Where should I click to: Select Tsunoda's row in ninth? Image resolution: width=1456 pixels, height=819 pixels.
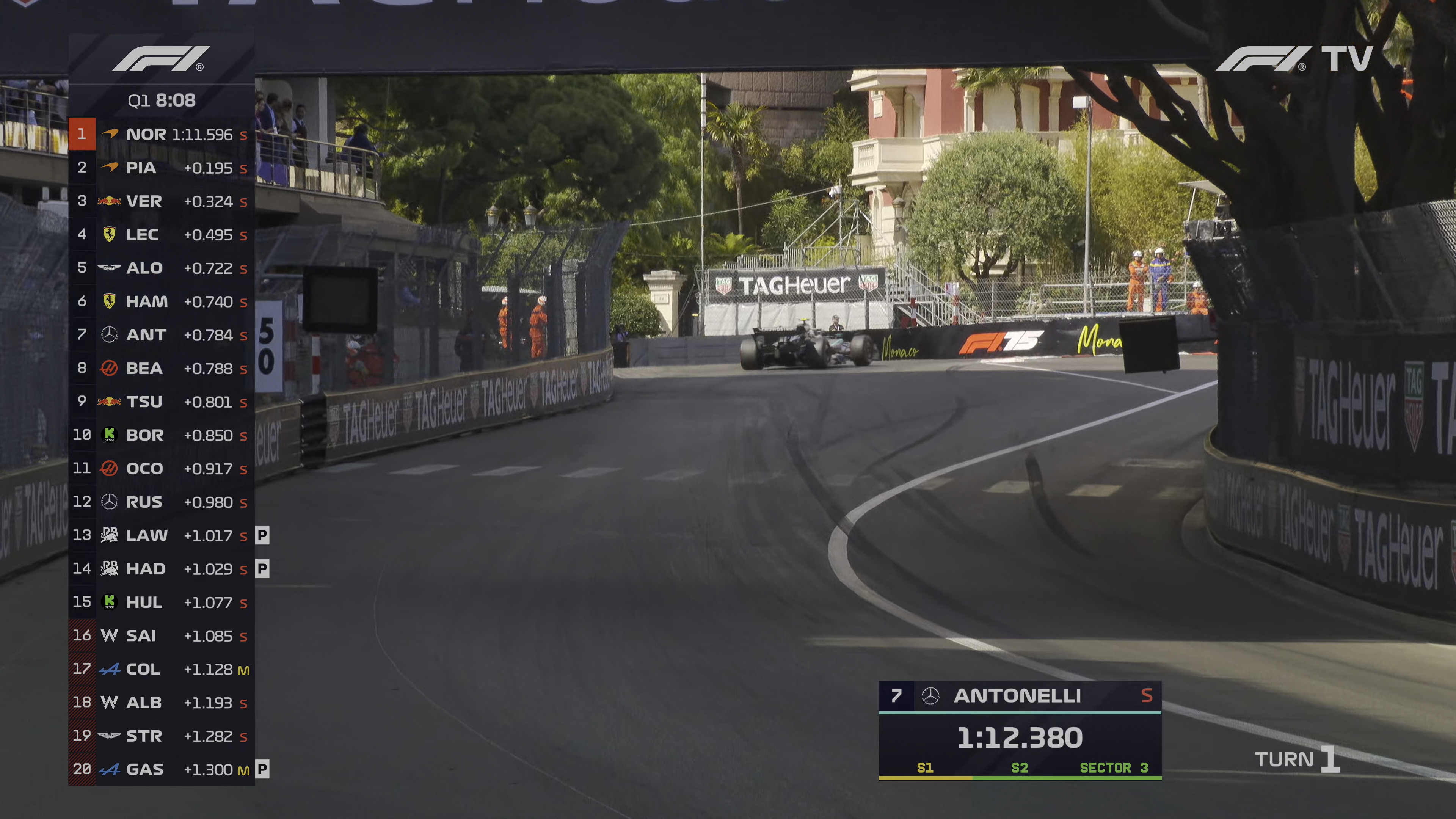click(161, 401)
